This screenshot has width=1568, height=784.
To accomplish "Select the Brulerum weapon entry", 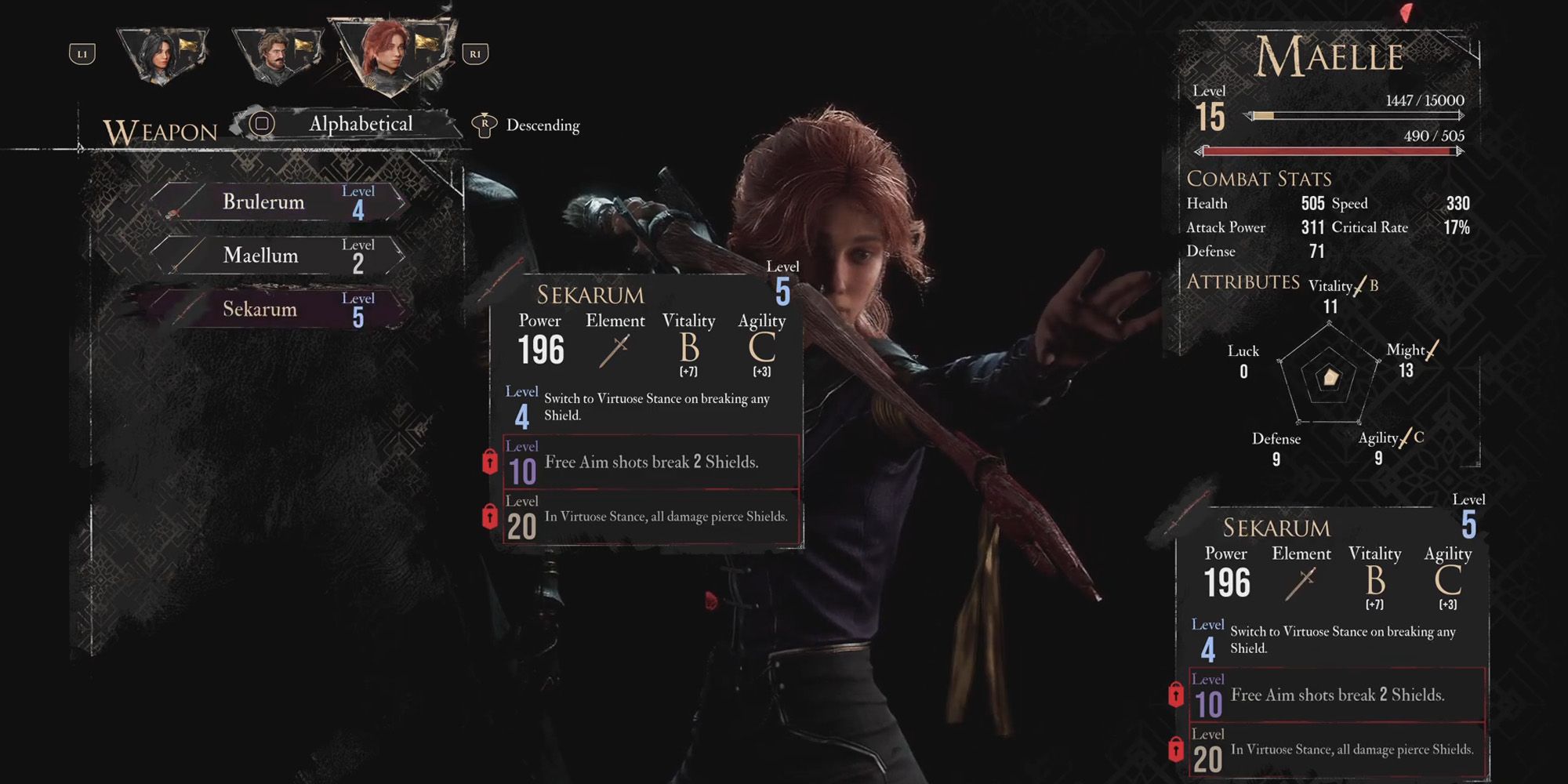I will coord(278,202).
